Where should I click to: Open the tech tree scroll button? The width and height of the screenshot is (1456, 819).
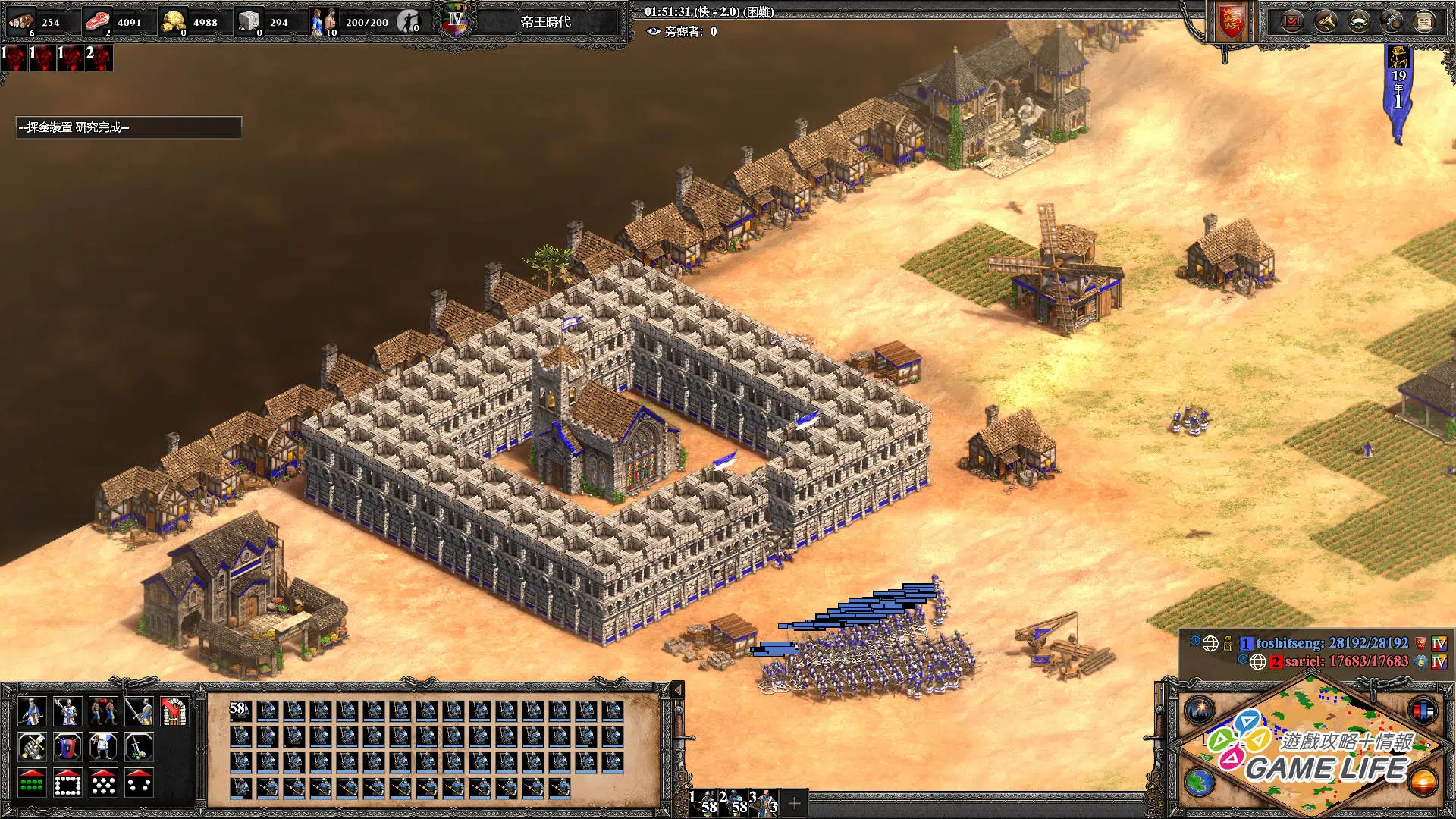[x=1424, y=21]
